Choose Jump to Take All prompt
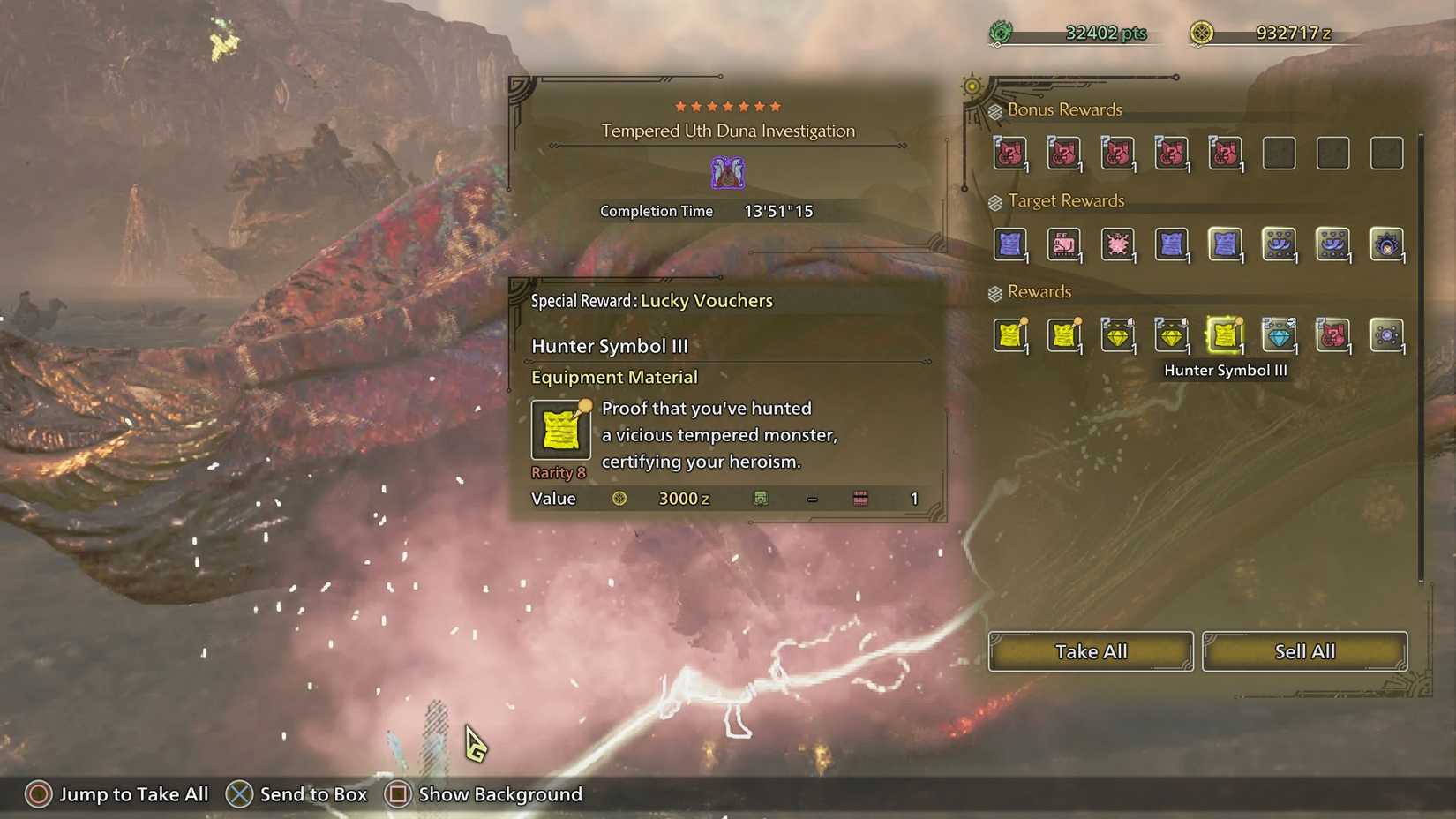The width and height of the screenshot is (1456, 819). [116, 794]
